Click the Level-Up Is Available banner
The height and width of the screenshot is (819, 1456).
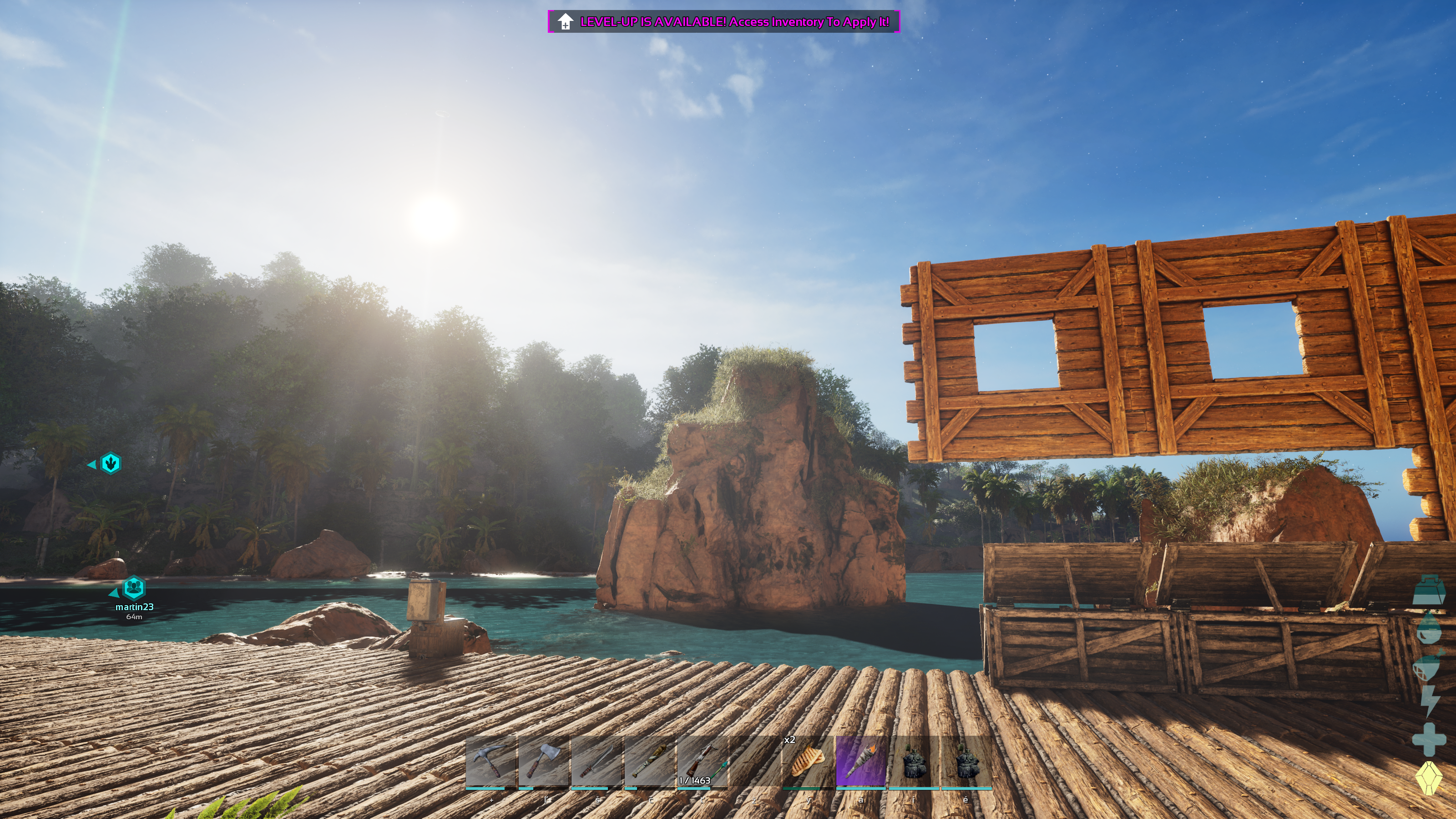click(x=723, y=22)
